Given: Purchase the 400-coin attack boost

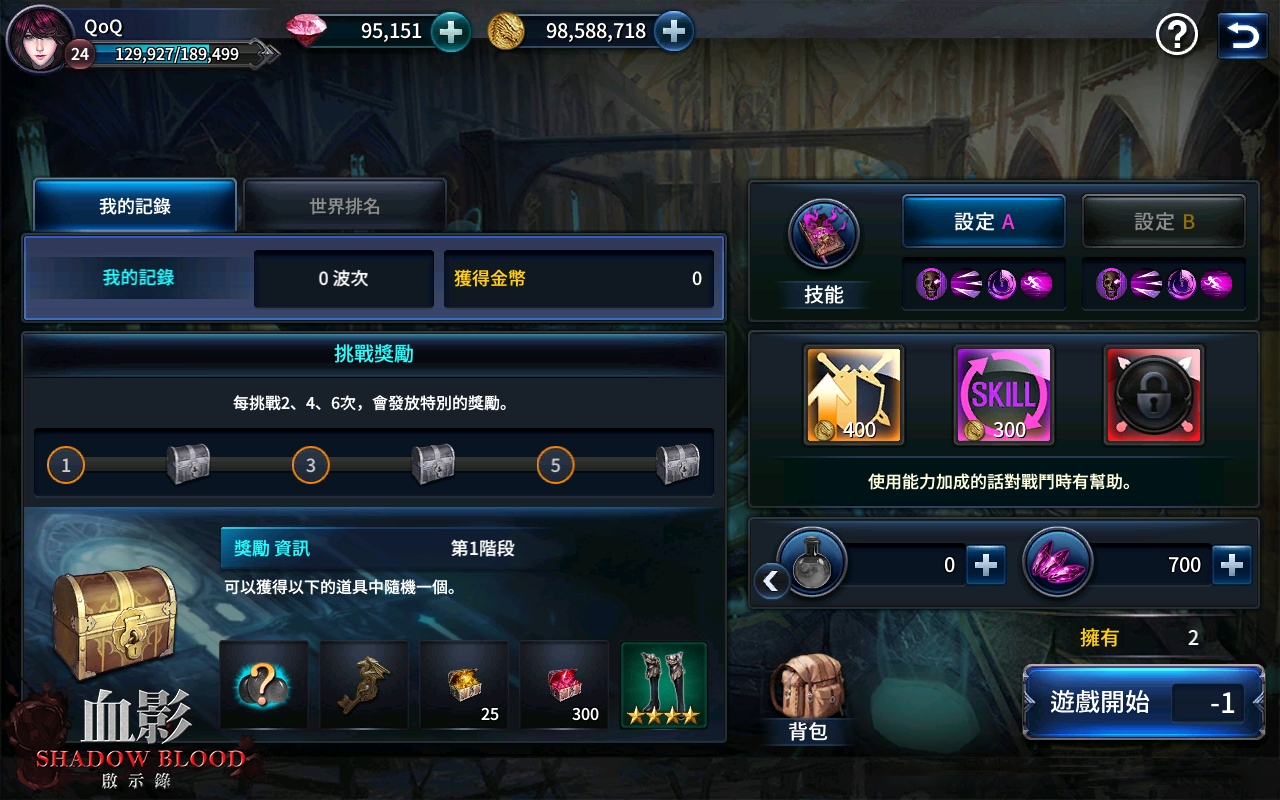Looking at the screenshot, I should click(852, 393).
